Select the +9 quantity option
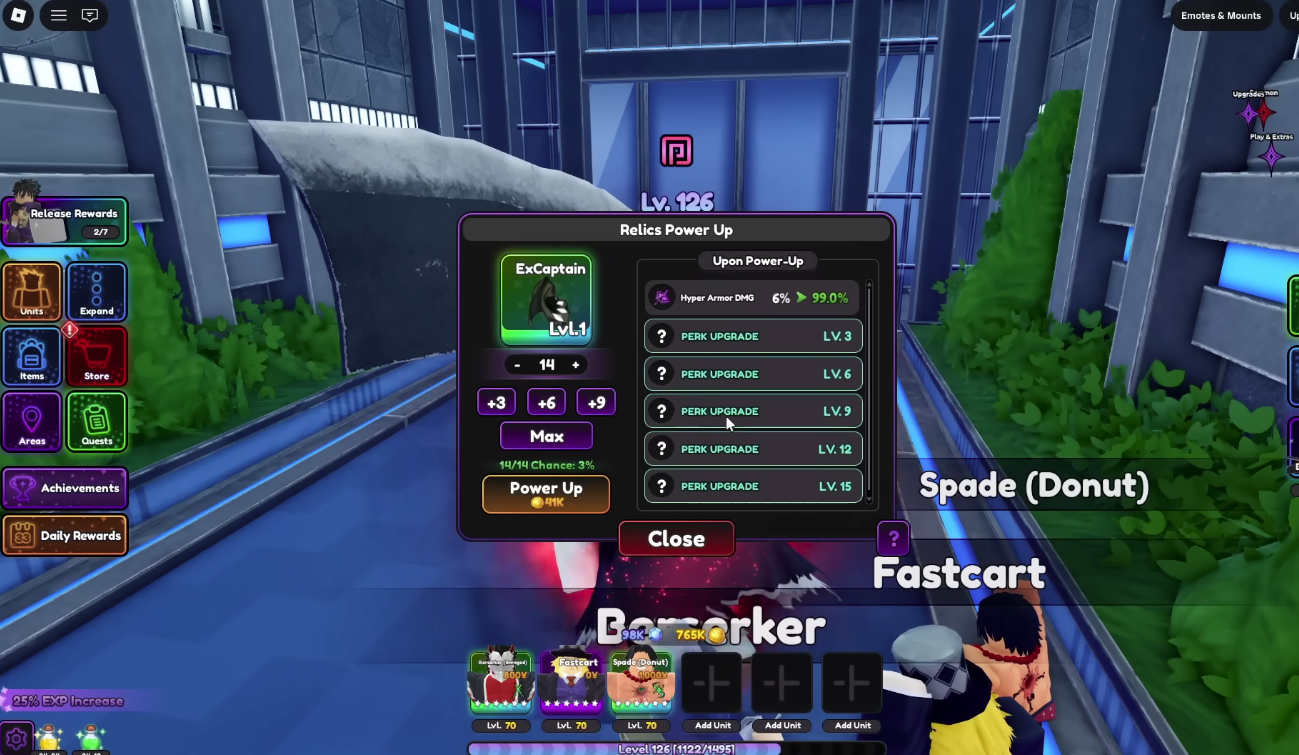The width and height of the screenshot is (1299, 755). point(595,401)
